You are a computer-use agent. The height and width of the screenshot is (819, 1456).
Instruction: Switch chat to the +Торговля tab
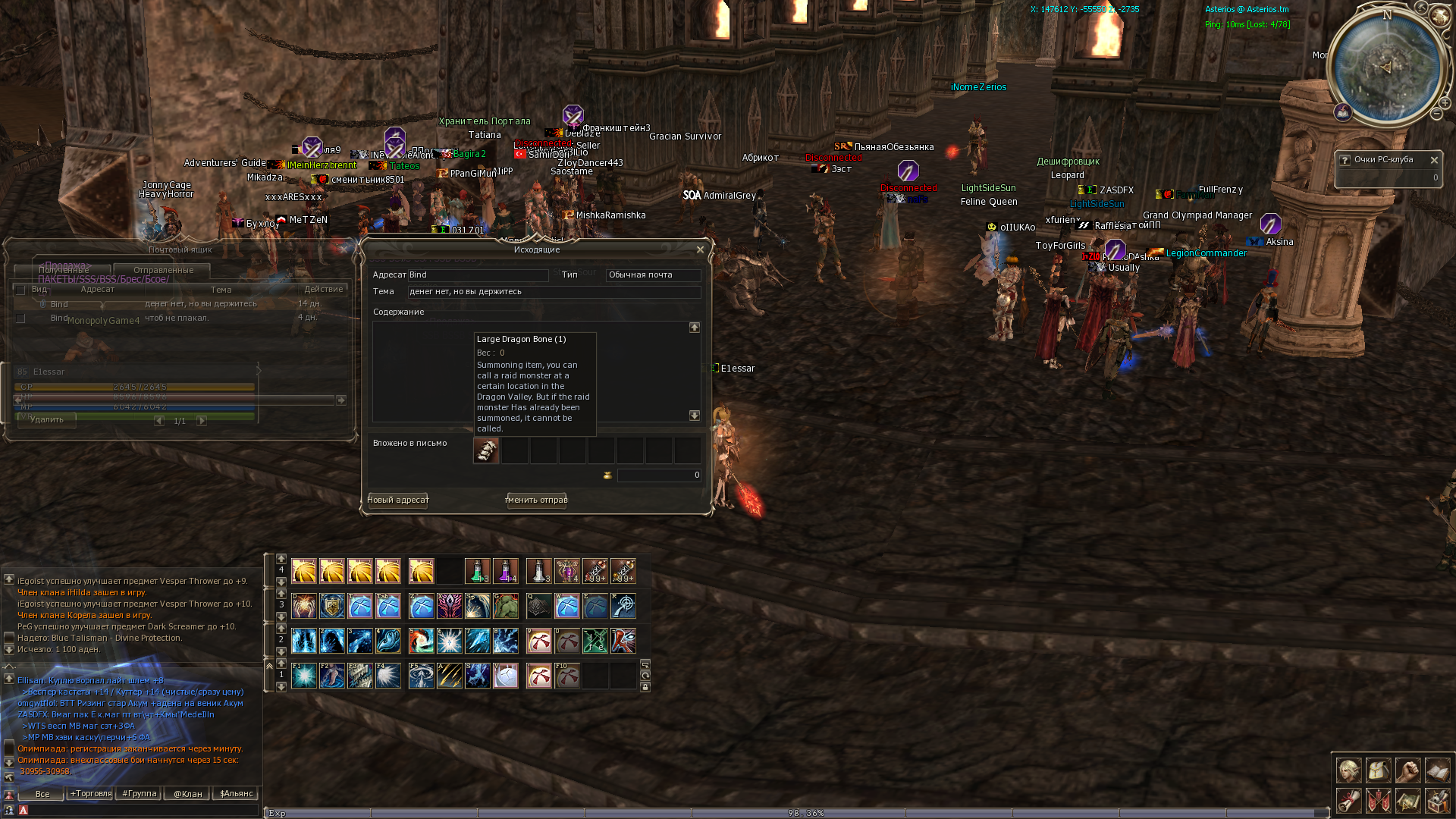coord(90,793)
